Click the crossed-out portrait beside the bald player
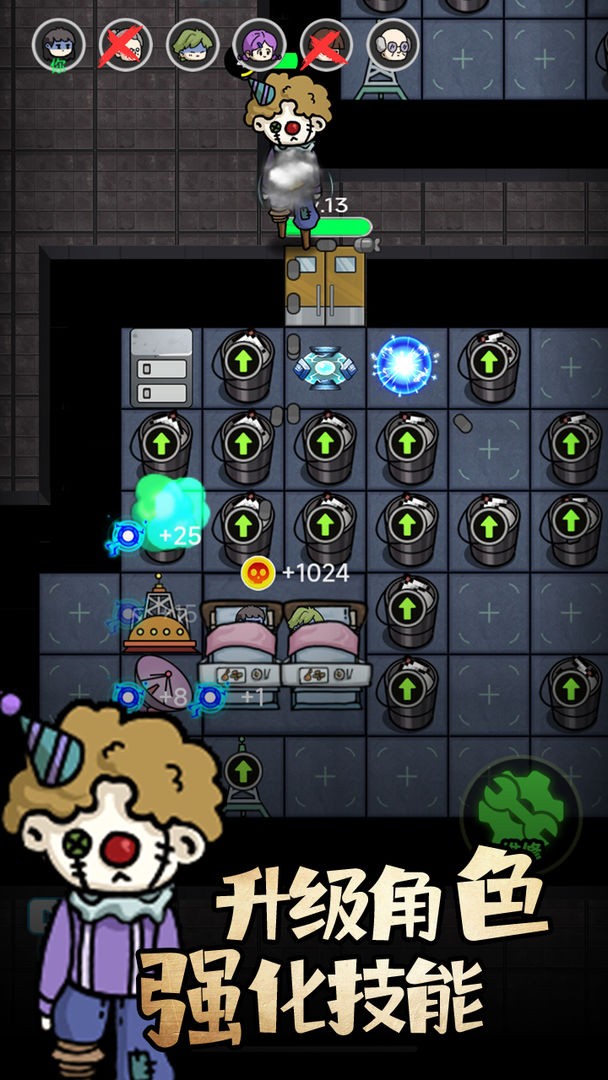This screenshot has width=608, height=1080. tap(325, 44)
